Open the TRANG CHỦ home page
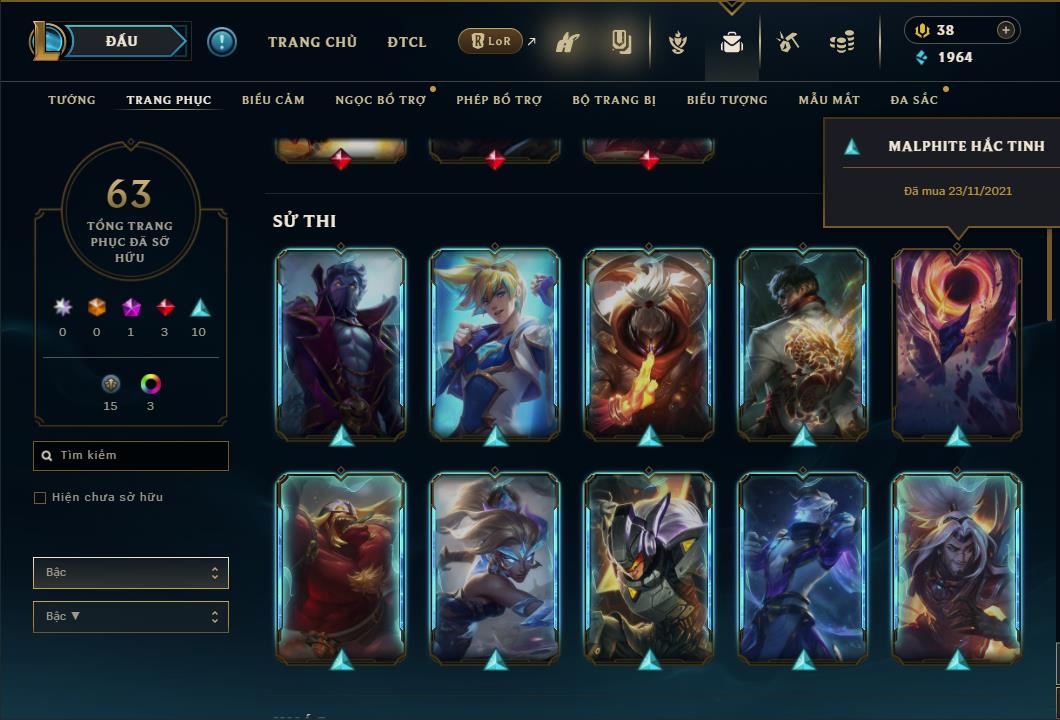 312,42
